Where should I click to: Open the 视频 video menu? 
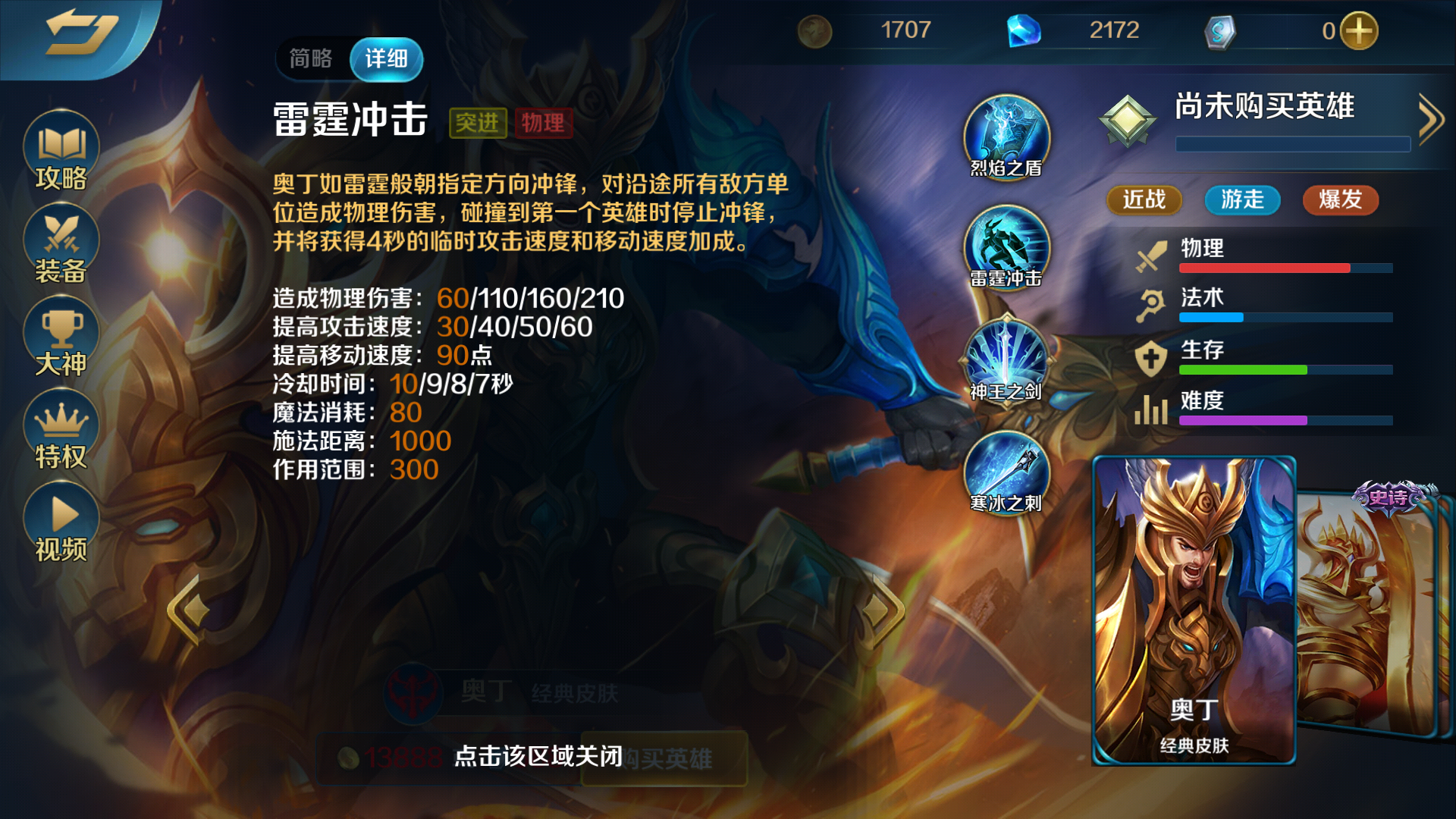[61, 523]
